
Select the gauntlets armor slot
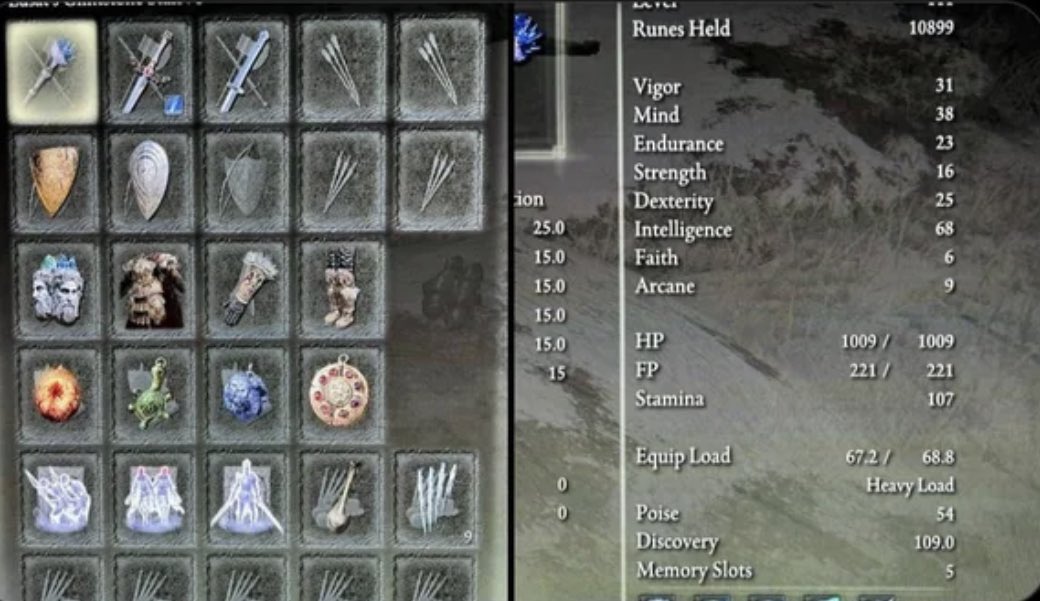coord(246,290)
